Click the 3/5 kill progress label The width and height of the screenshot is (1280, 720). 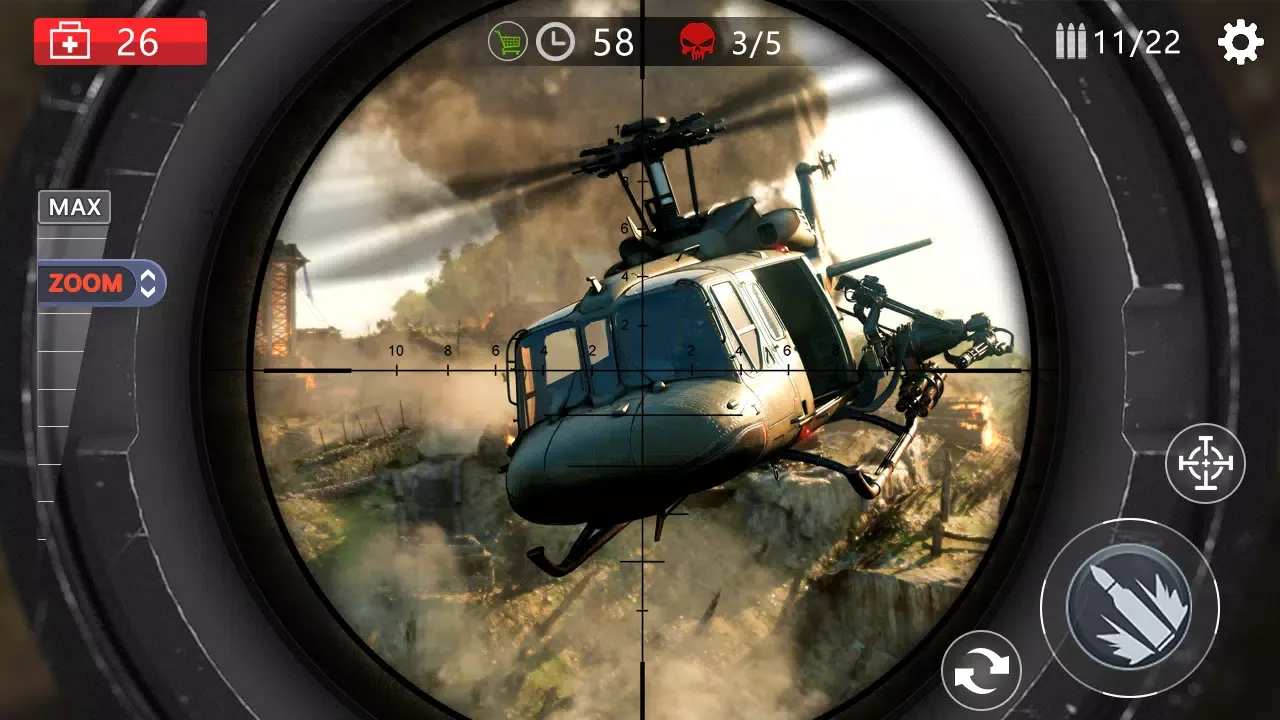pyautogui.click(x=757, y=43)
